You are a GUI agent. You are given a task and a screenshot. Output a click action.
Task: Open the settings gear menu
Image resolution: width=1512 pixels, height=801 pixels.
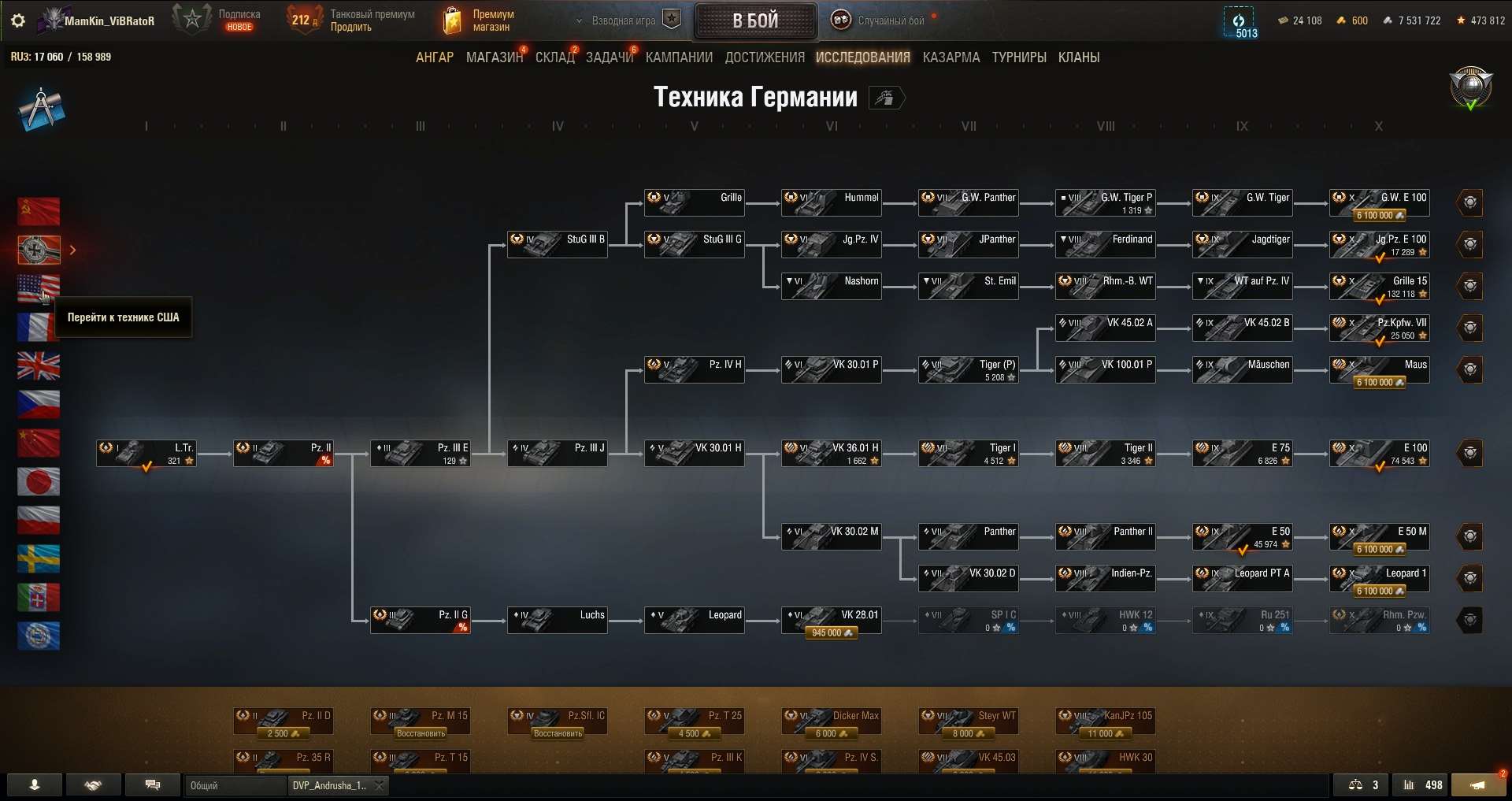tap(17, 20)
